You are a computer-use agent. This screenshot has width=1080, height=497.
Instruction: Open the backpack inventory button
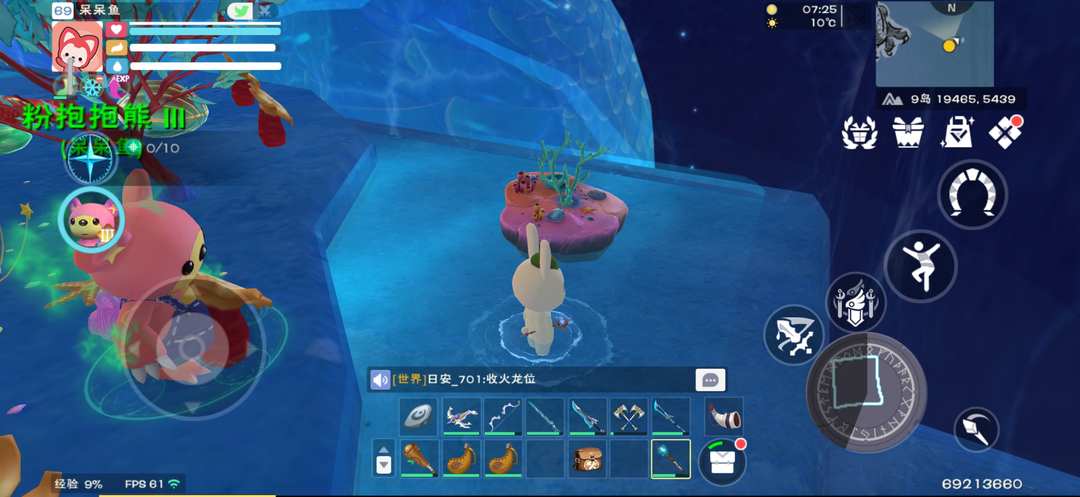point(723,462)
